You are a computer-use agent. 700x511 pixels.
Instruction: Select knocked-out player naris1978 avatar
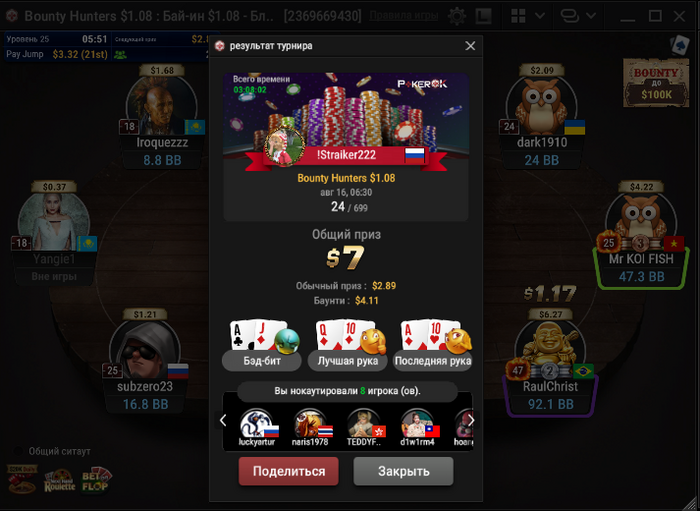pos(310,424)
